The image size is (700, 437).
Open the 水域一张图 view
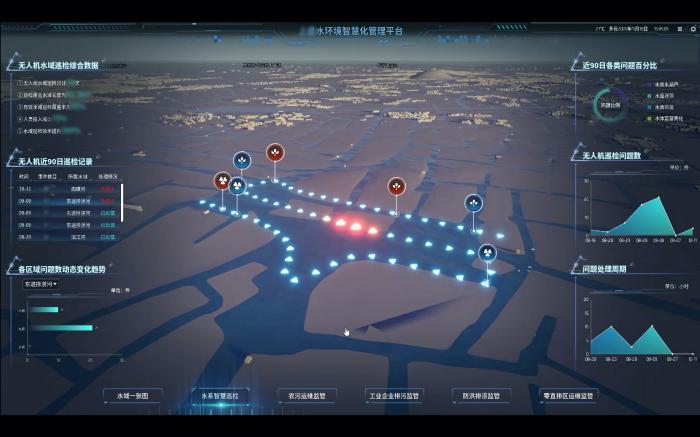coord(132,396)
